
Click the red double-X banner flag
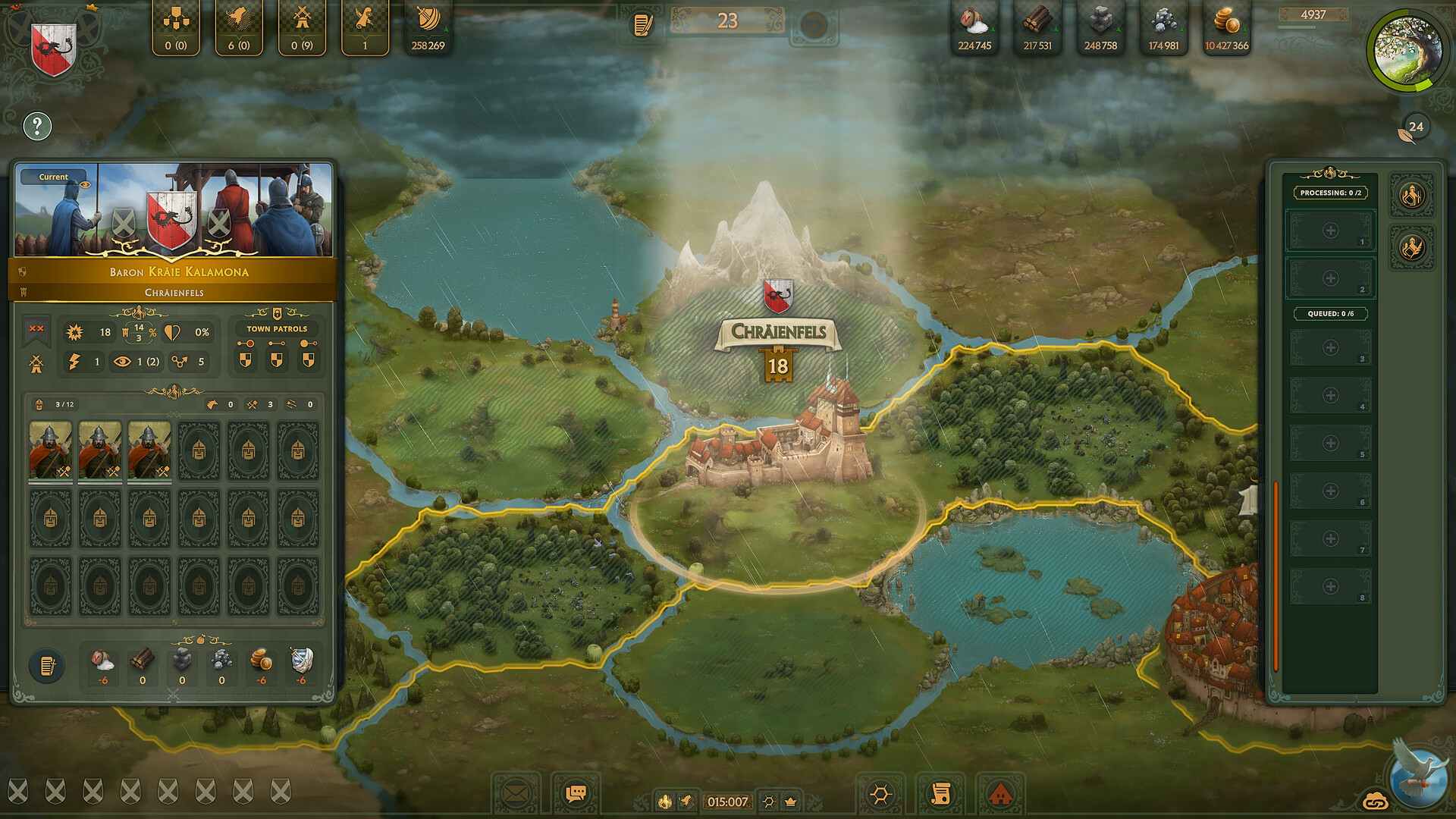[x=36, y=330]
